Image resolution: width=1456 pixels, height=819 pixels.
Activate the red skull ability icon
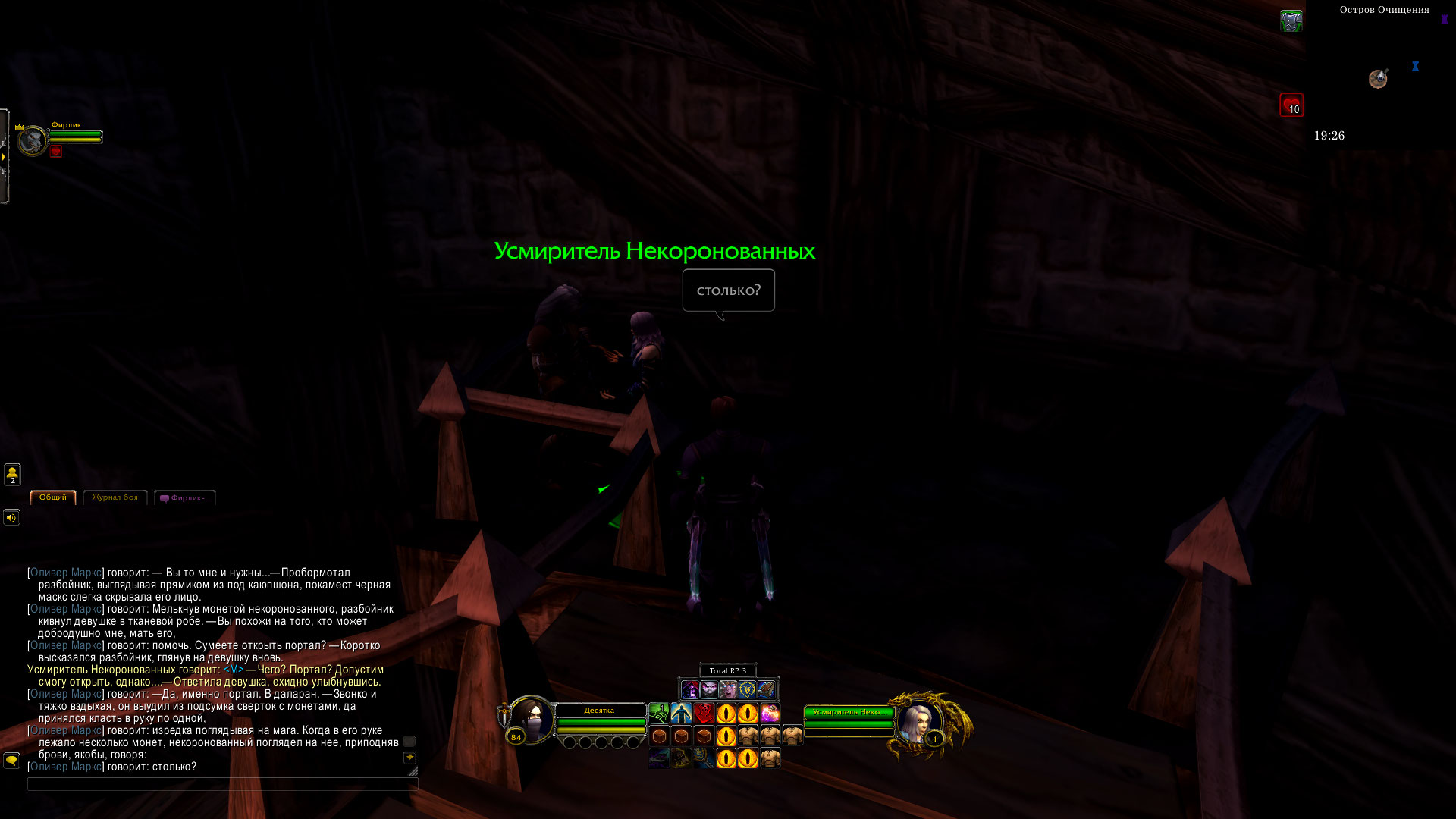click(704, 713)
